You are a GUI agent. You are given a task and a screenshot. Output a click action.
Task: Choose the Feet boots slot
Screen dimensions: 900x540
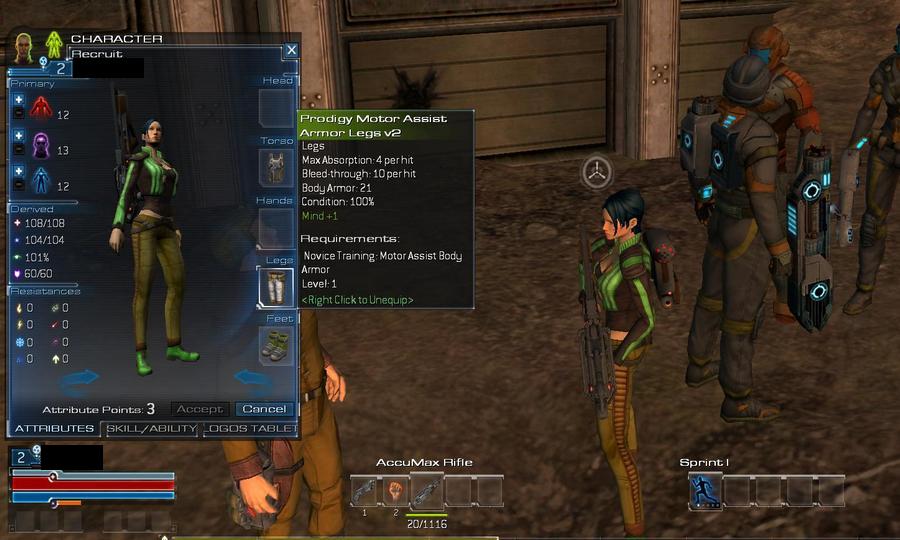click(x=277, y=346)
